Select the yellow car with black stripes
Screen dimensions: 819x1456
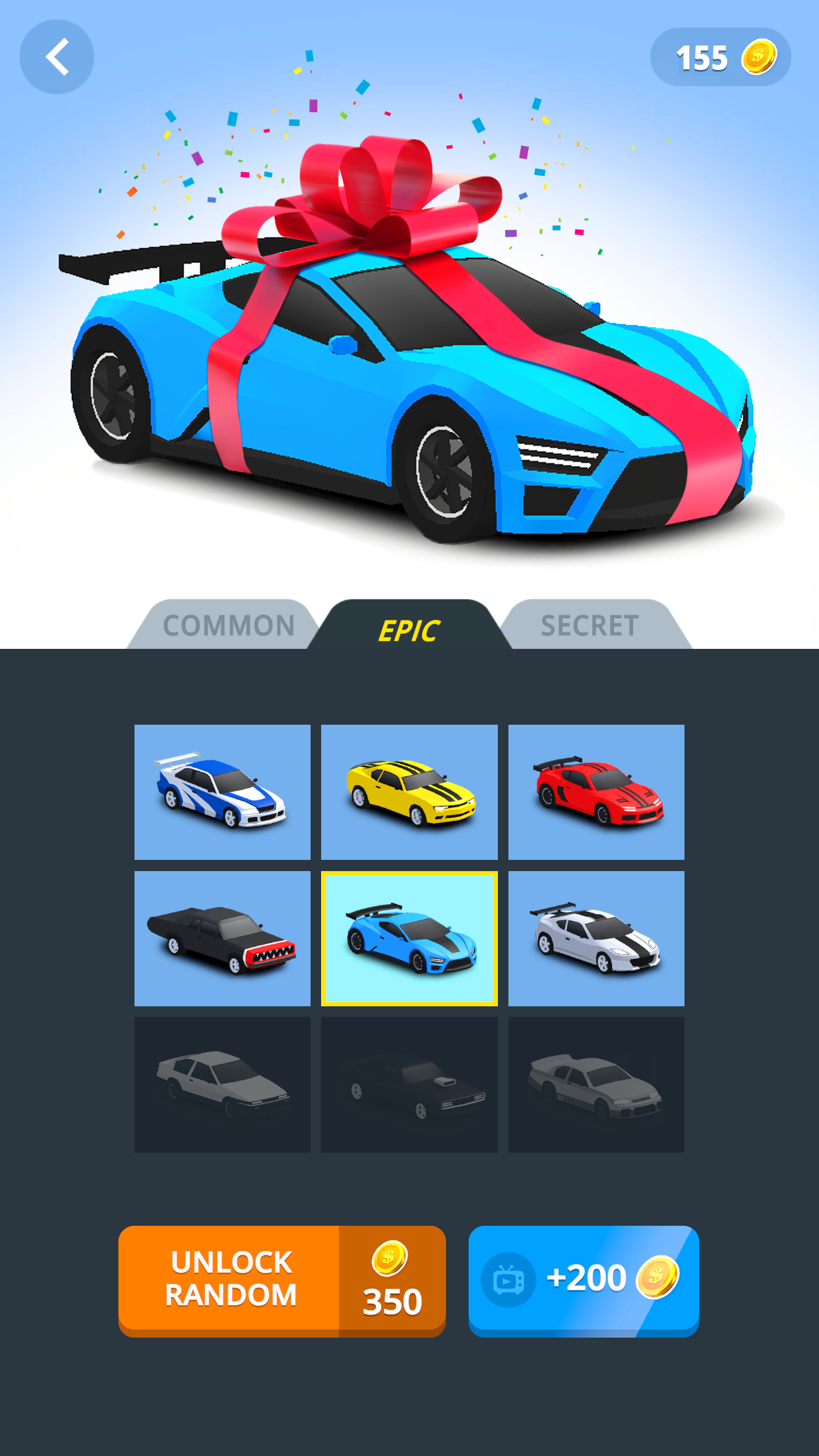[409, 792]
